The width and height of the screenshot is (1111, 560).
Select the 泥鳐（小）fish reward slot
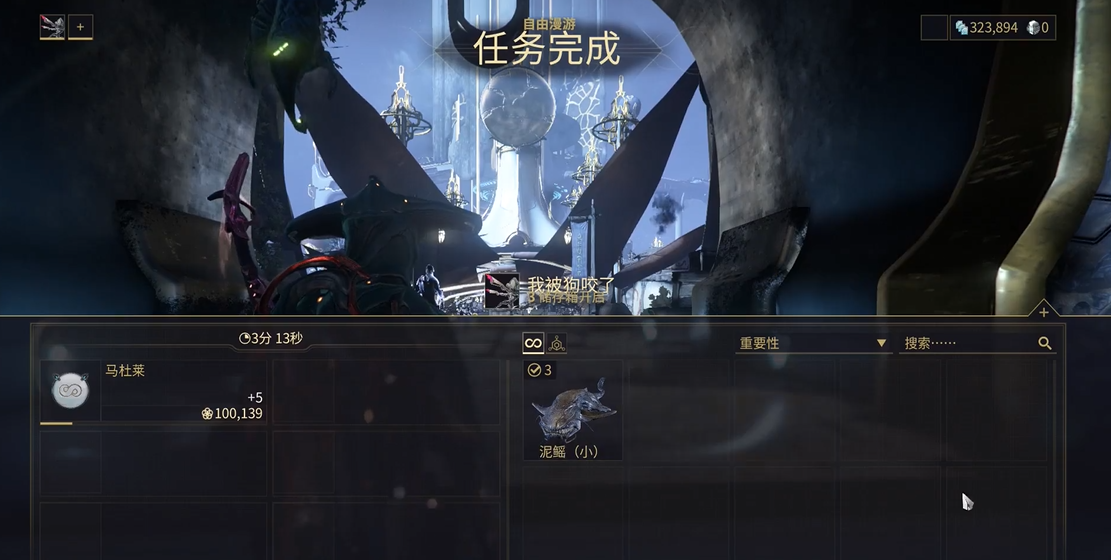tap(573, 411)
